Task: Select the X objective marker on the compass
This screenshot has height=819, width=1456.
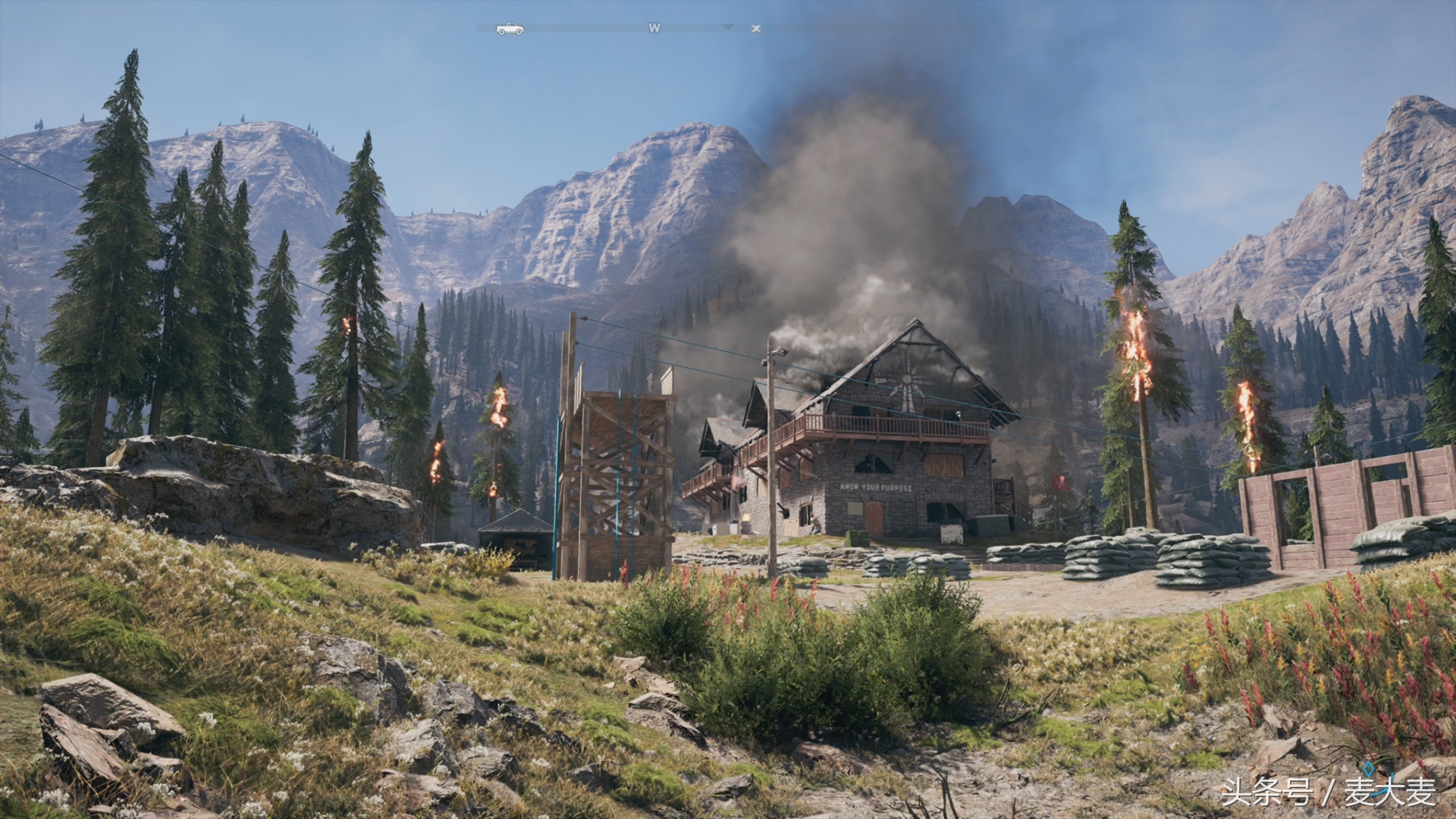Action: tap(757, 28)
